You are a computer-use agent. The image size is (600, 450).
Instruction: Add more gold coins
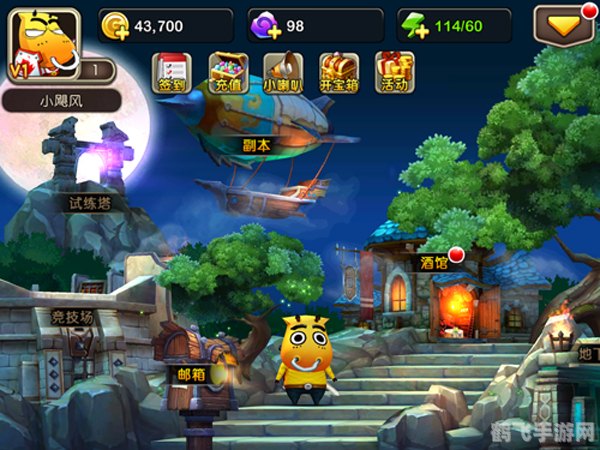point(115,26)
